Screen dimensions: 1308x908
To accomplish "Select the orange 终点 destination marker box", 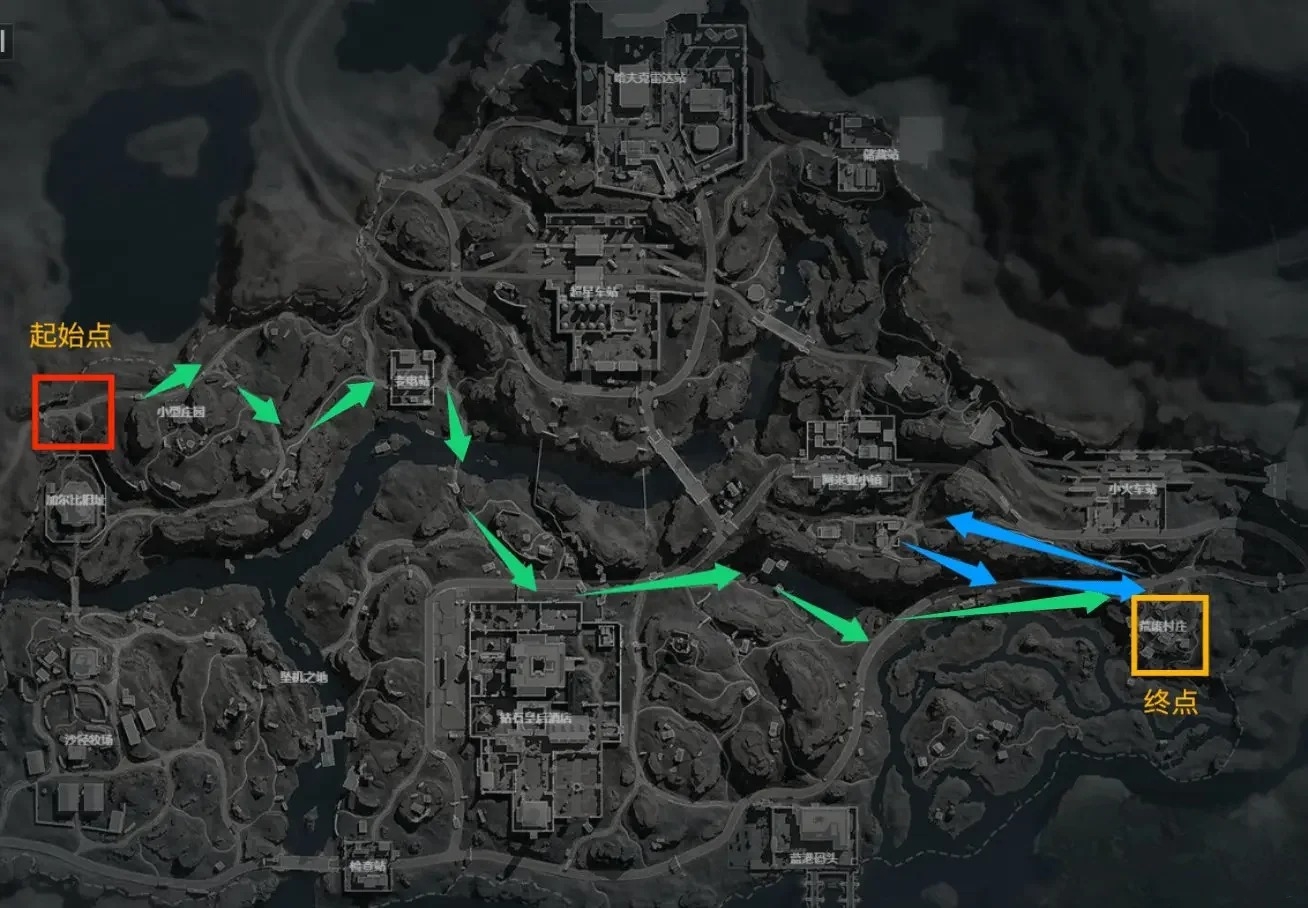I will 1170,634.
